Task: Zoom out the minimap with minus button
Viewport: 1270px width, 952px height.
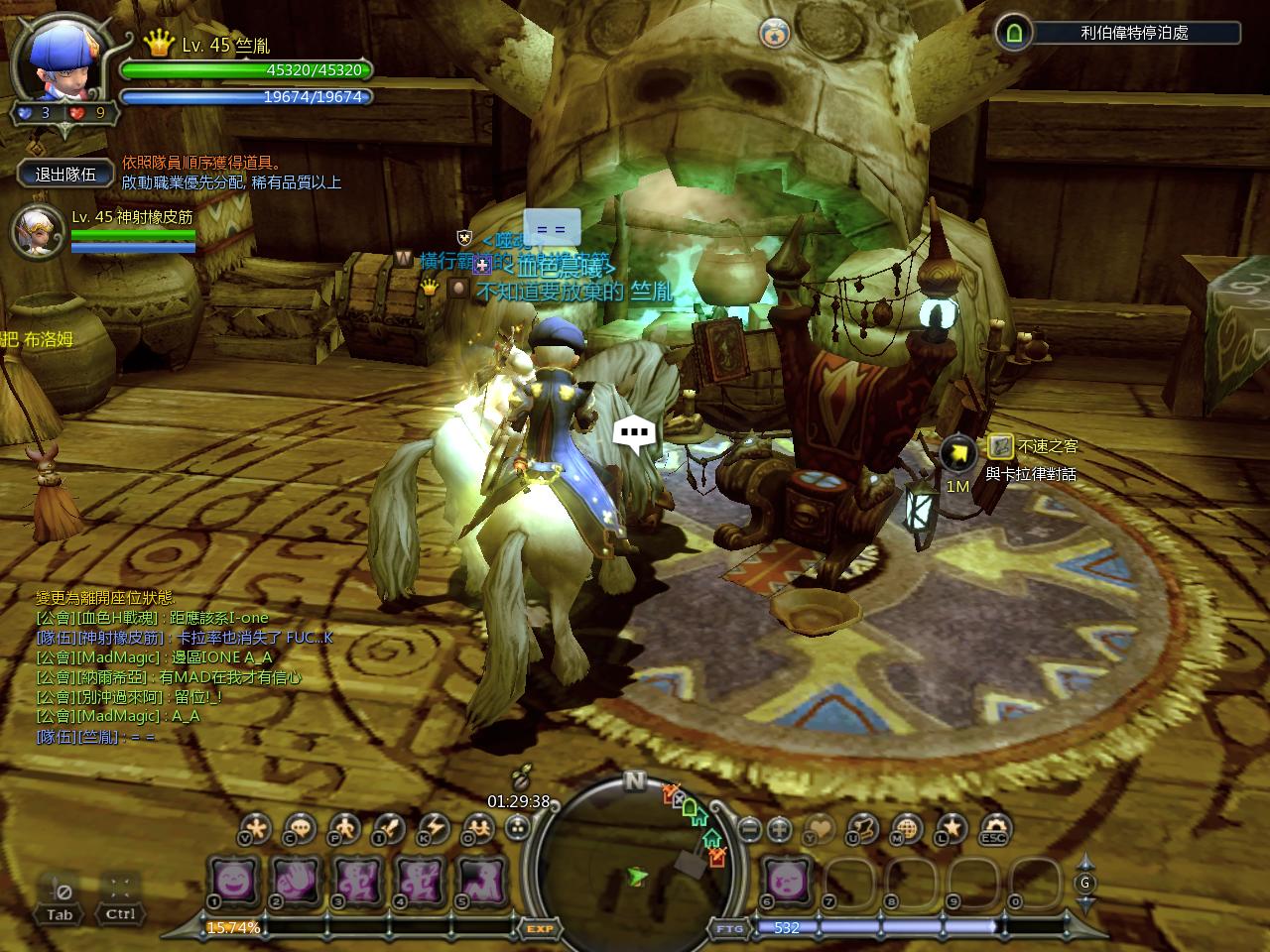Action: [x=751, y=827]
